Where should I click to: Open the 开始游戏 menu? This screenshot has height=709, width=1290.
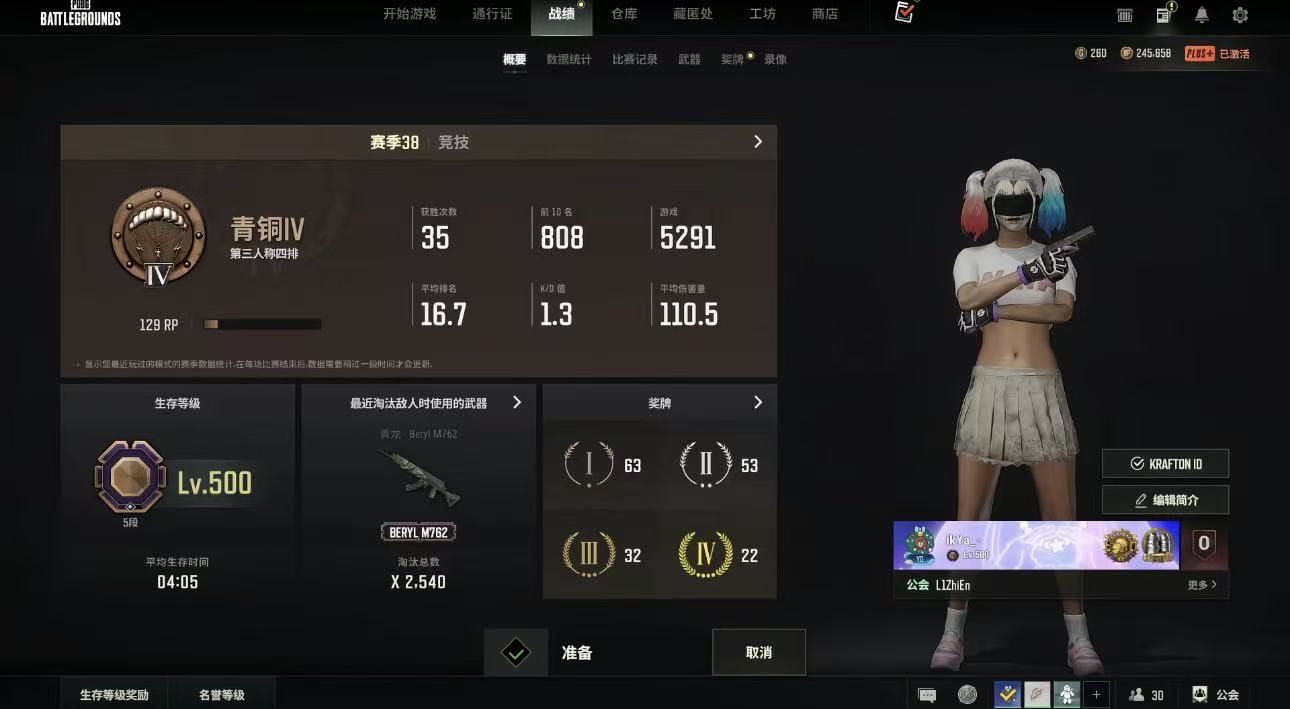click(409, 14)
